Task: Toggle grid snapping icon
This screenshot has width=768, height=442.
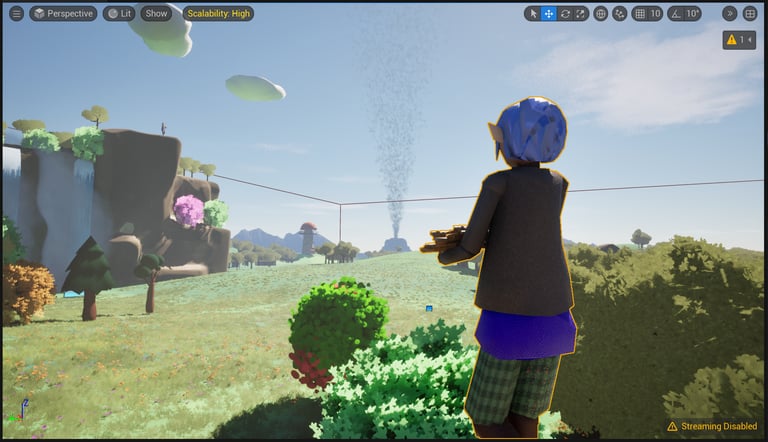Action: [x=640, y=13]
